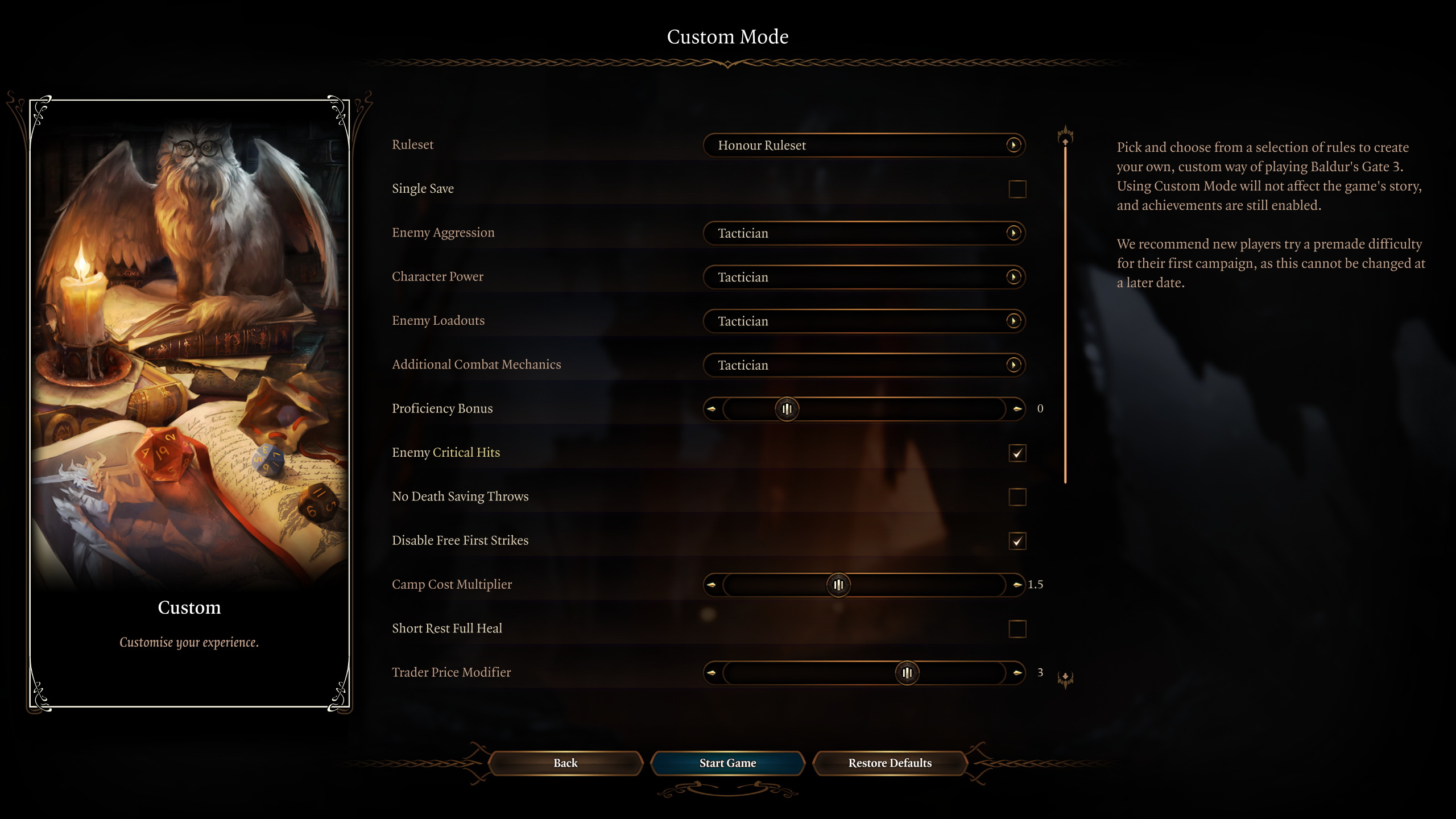Expand the Additional Combat Mechanics dropdown
1456x819 pixels.
pos(864,365)
